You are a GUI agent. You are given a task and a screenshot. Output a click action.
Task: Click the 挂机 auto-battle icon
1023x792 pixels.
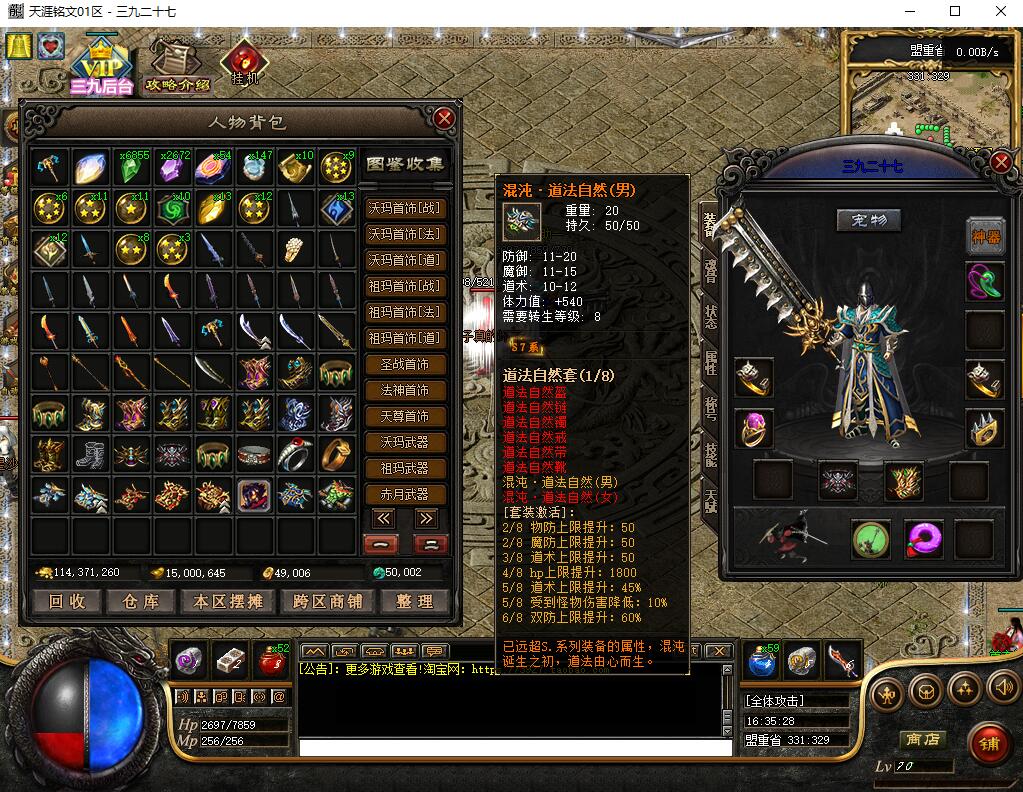point(244,62)
